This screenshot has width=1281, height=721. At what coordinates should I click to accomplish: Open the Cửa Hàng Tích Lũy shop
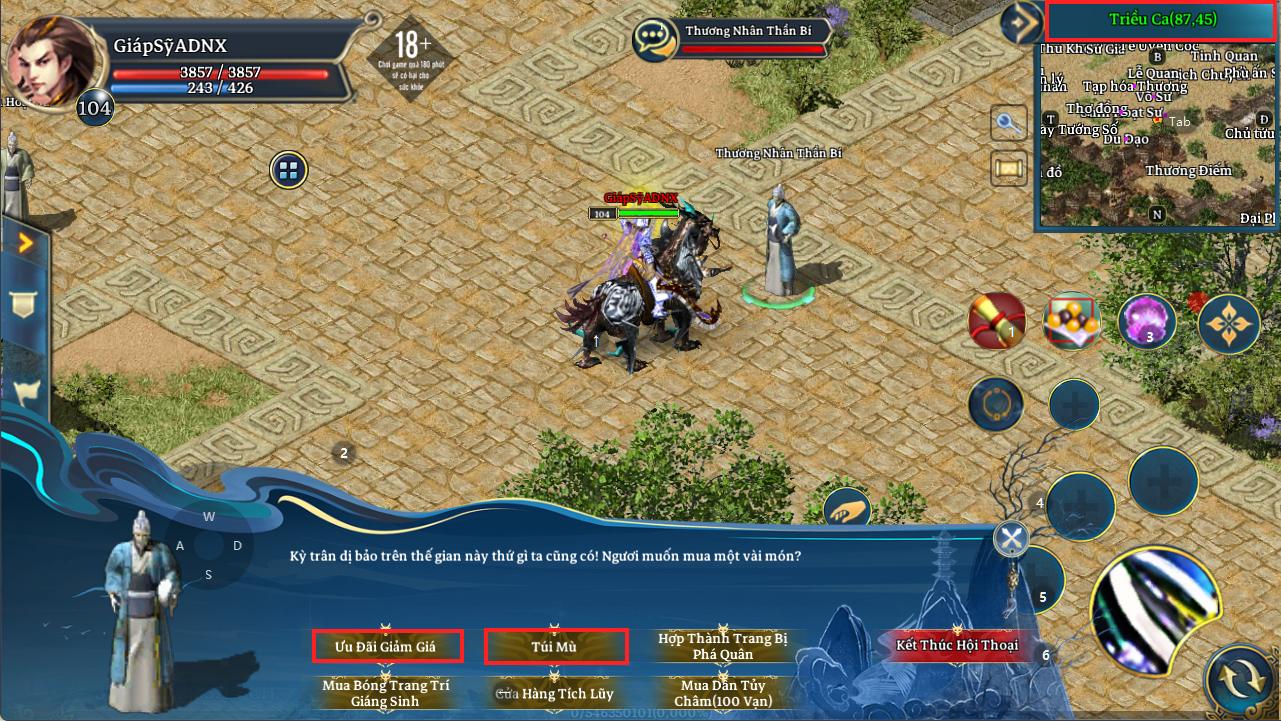(x=555, y=693)
